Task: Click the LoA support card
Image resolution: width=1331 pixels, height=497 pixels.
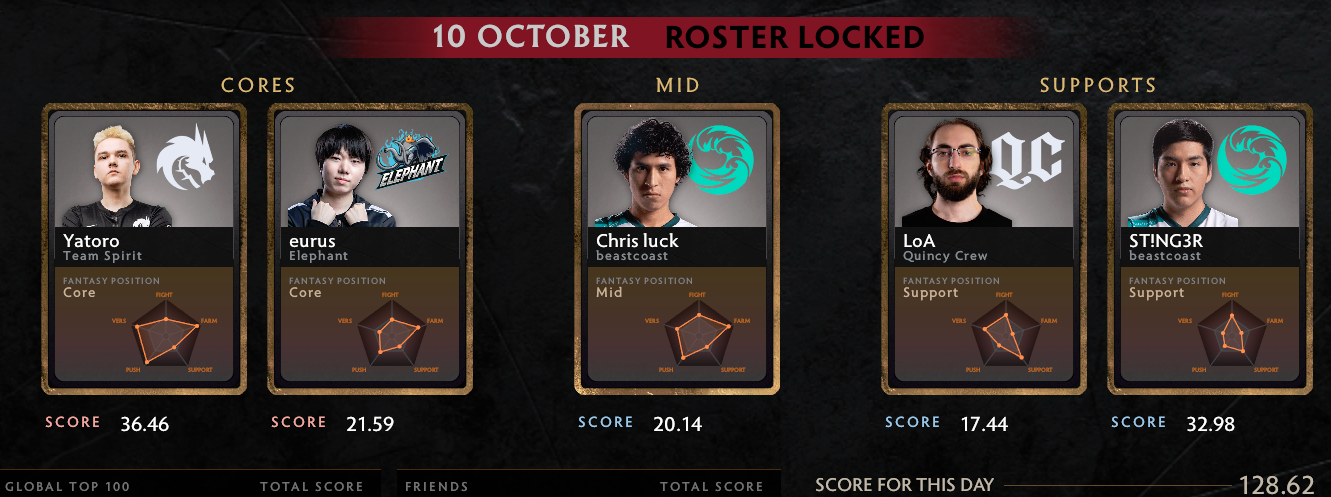Action: [x=984, y=249]
